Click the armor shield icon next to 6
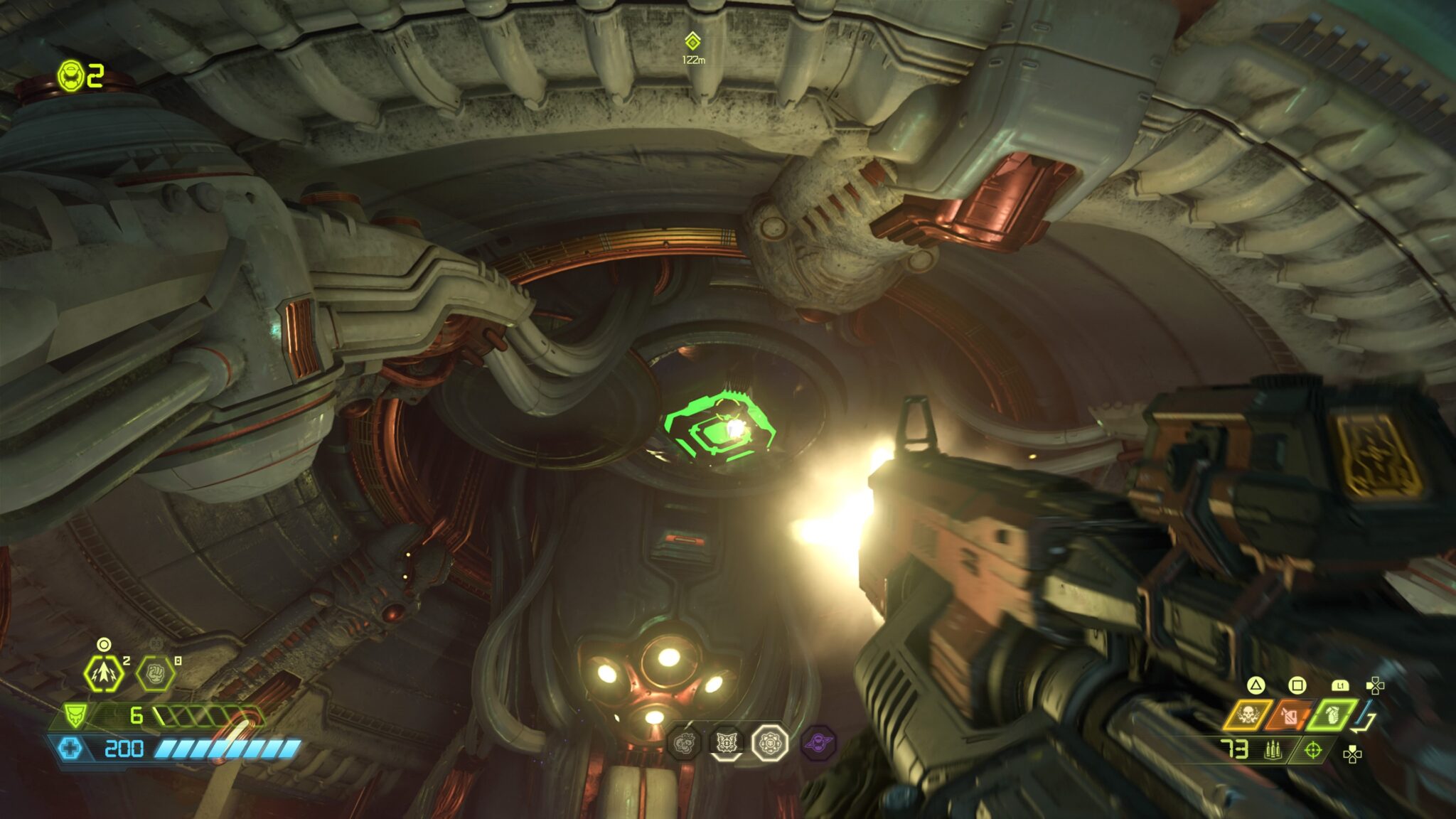Image resolution: width=1456 pixels, height=819 pixels. [x=77, y=717]
